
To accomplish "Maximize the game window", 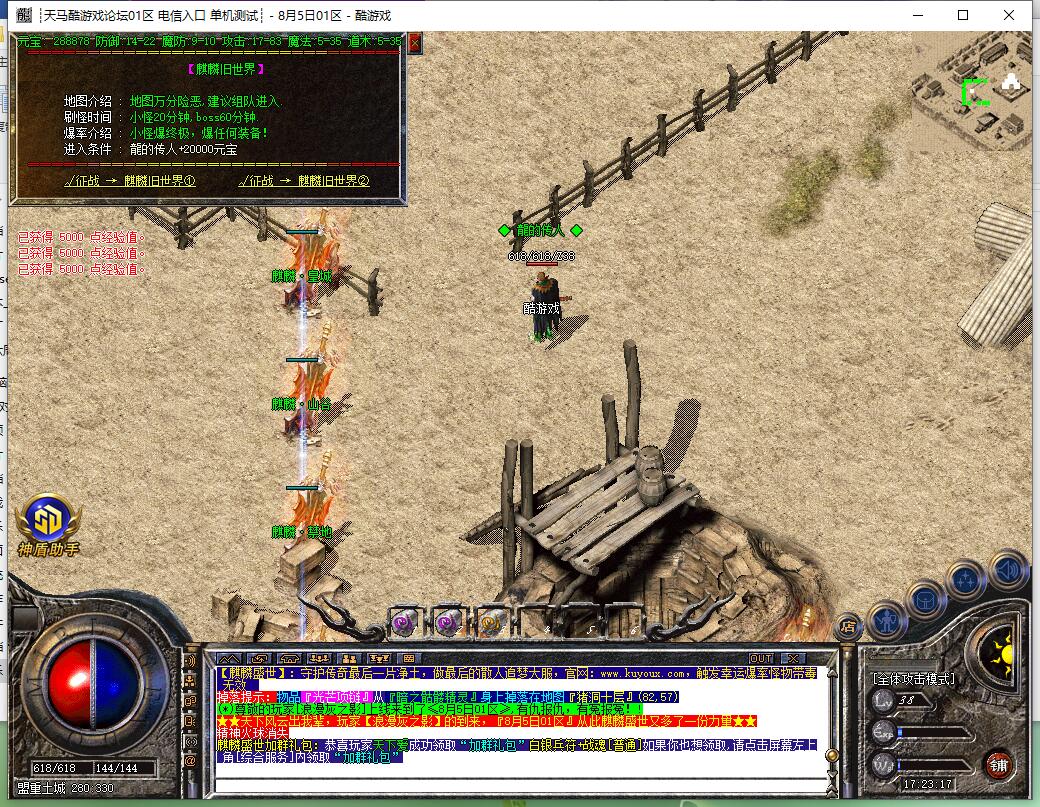I will click(x=963, y=15).
